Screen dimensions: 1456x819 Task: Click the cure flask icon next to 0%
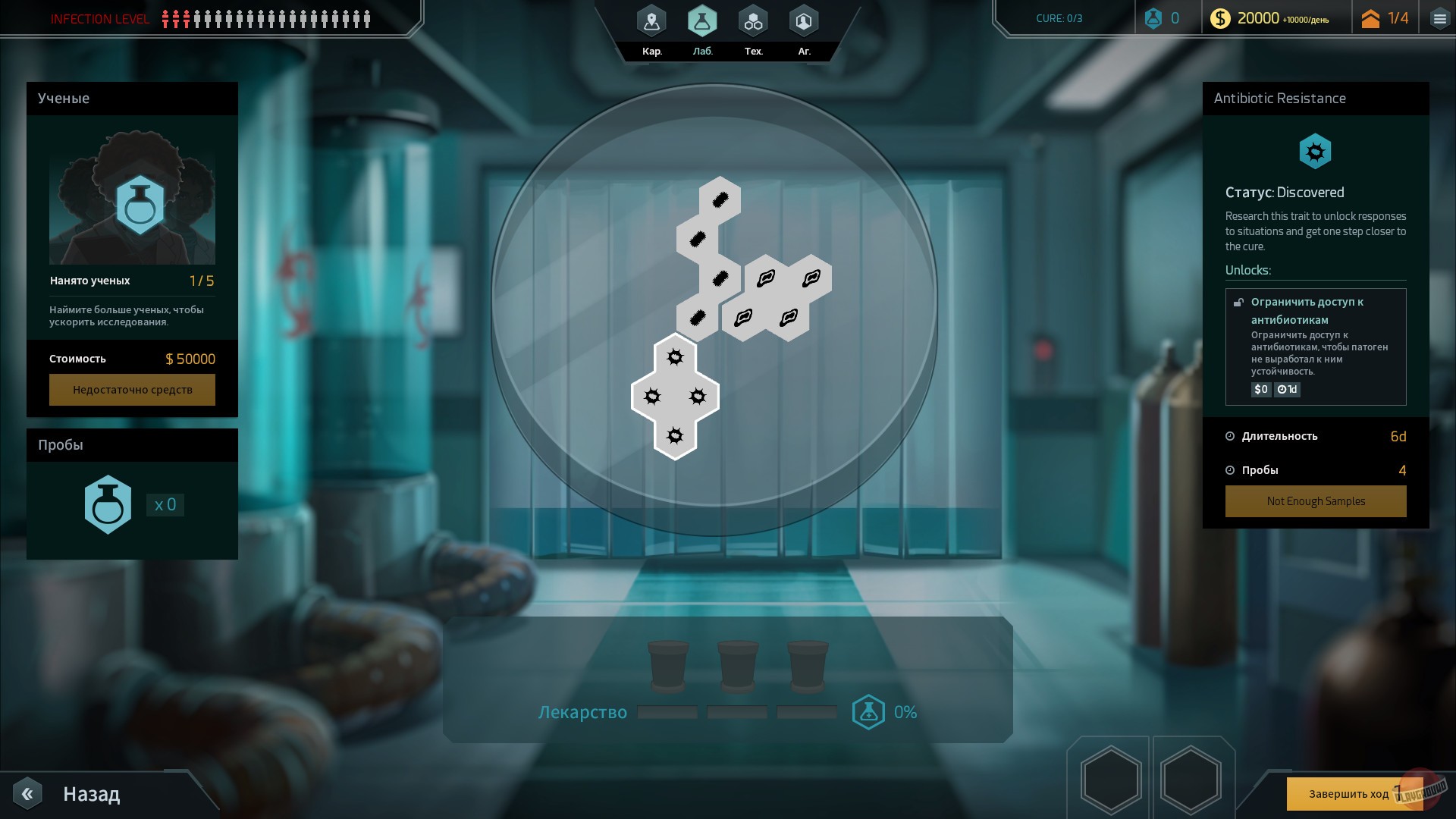[x=869, y=711]
